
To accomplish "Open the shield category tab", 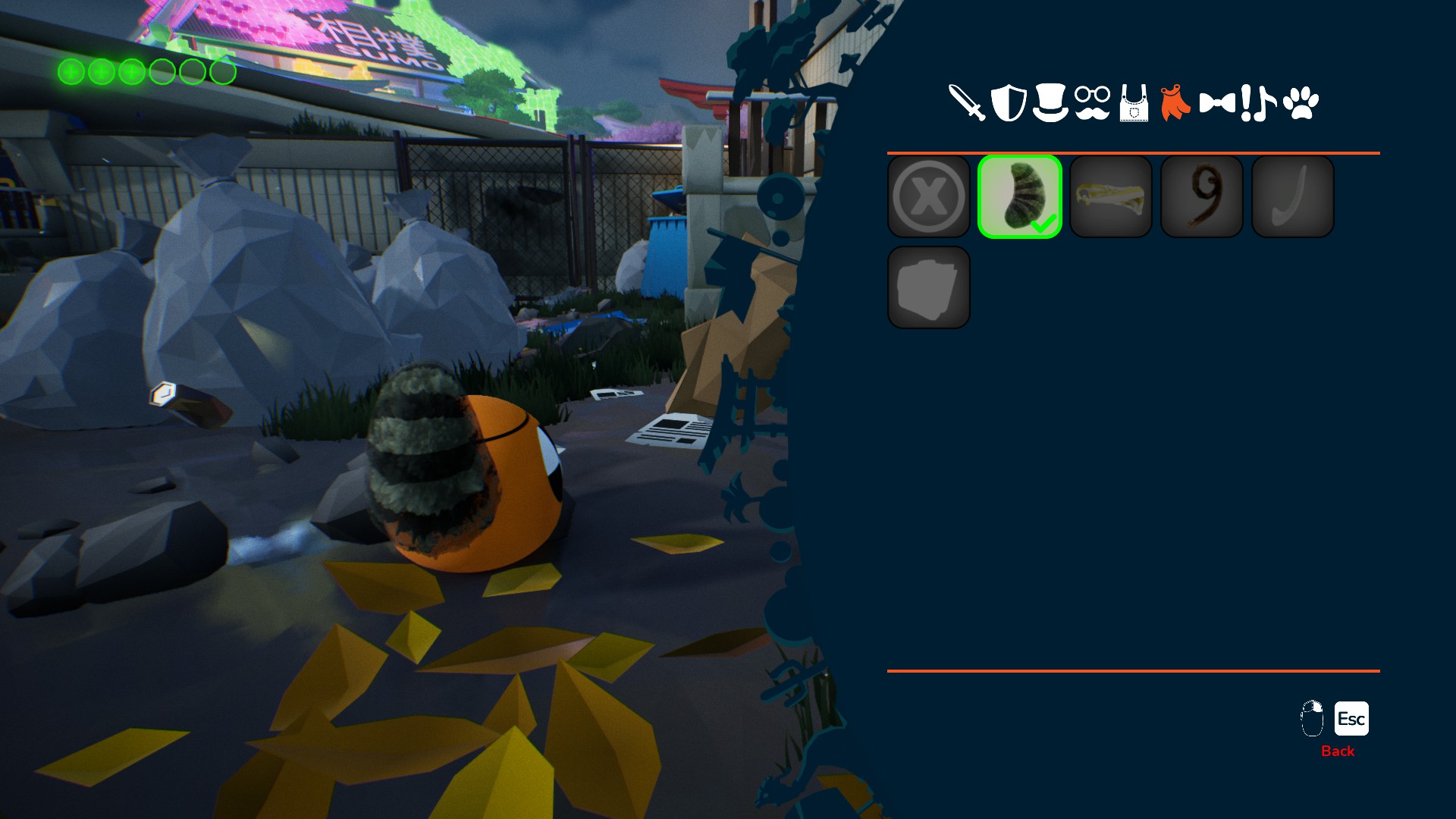I will (1009, 103).
